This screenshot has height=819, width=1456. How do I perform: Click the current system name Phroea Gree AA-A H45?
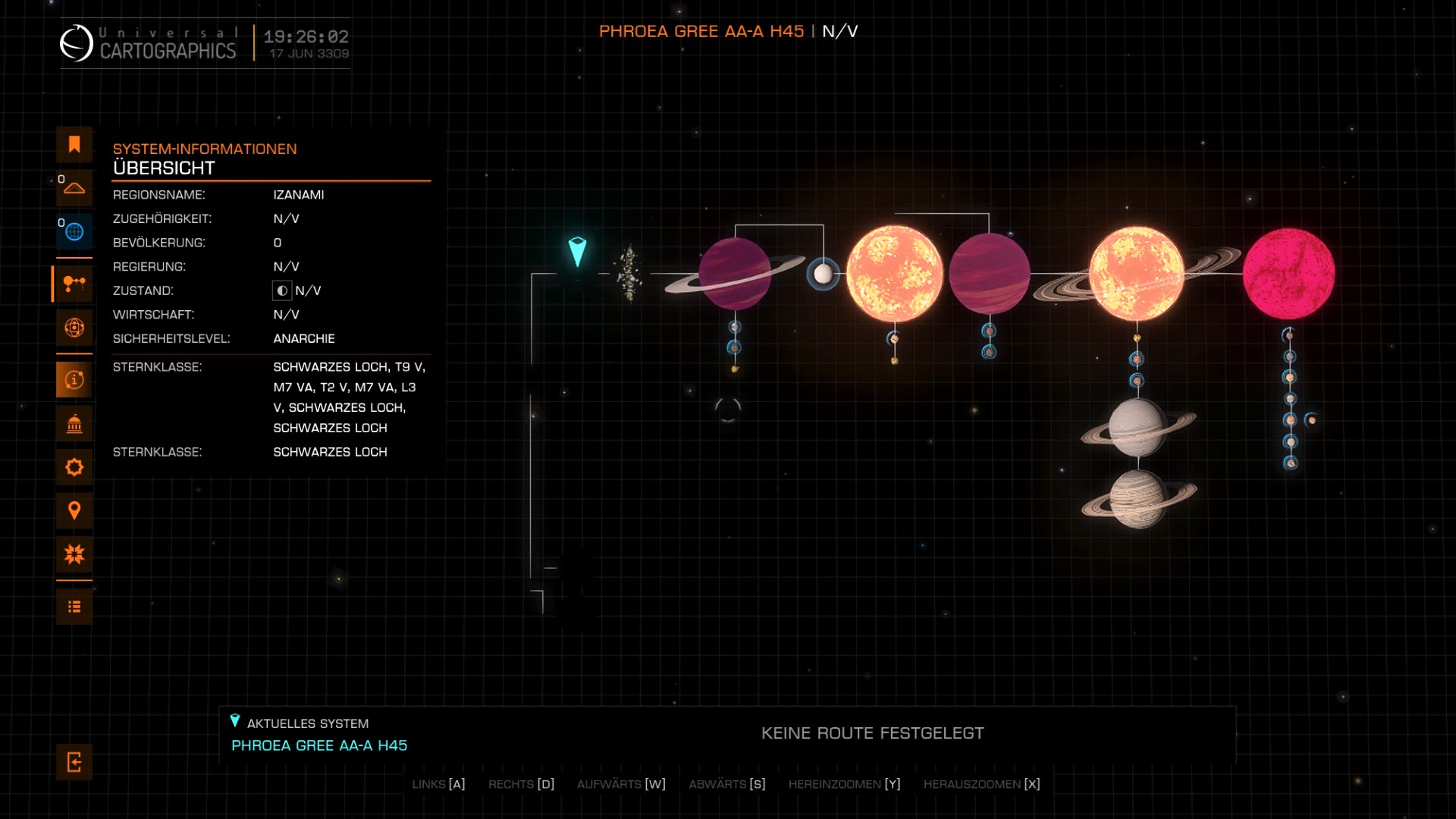point(319,745)
